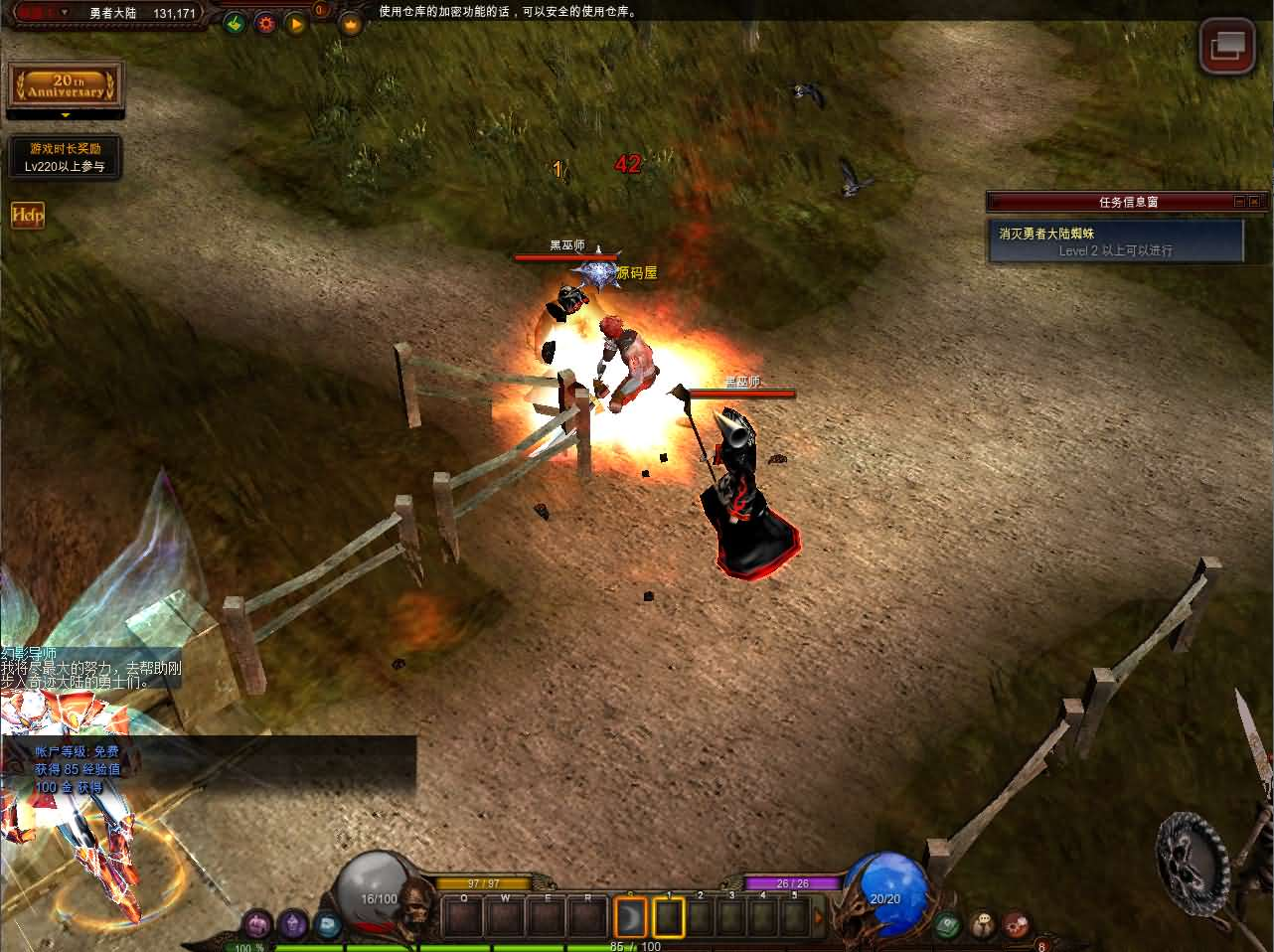Screen dimensions: 1274x952
Task: Open the orange crown icon
Action: (350, 24)
